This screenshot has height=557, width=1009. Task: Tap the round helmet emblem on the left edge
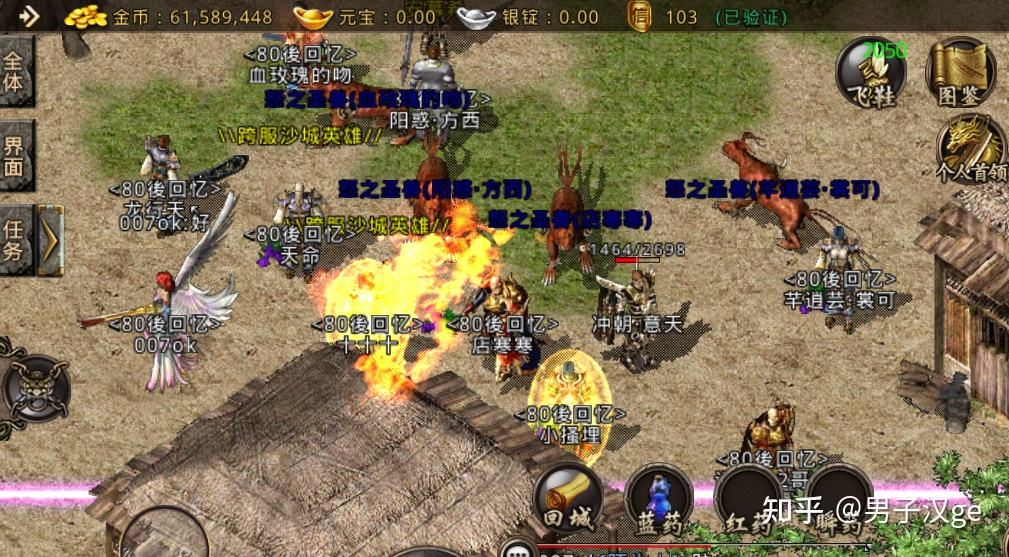pos(37,388)
